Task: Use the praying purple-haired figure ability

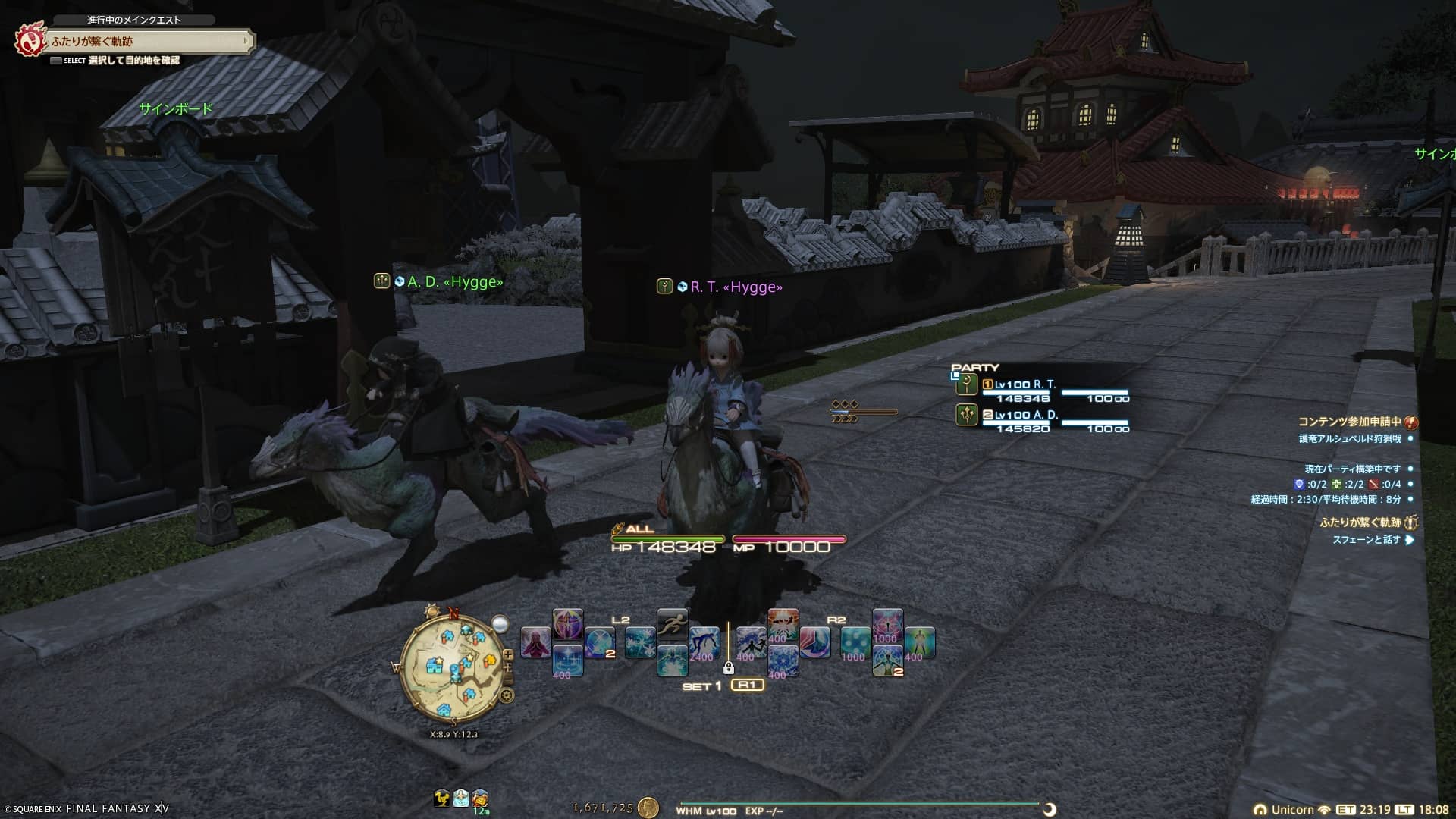Action: click(x=535, y=643)
